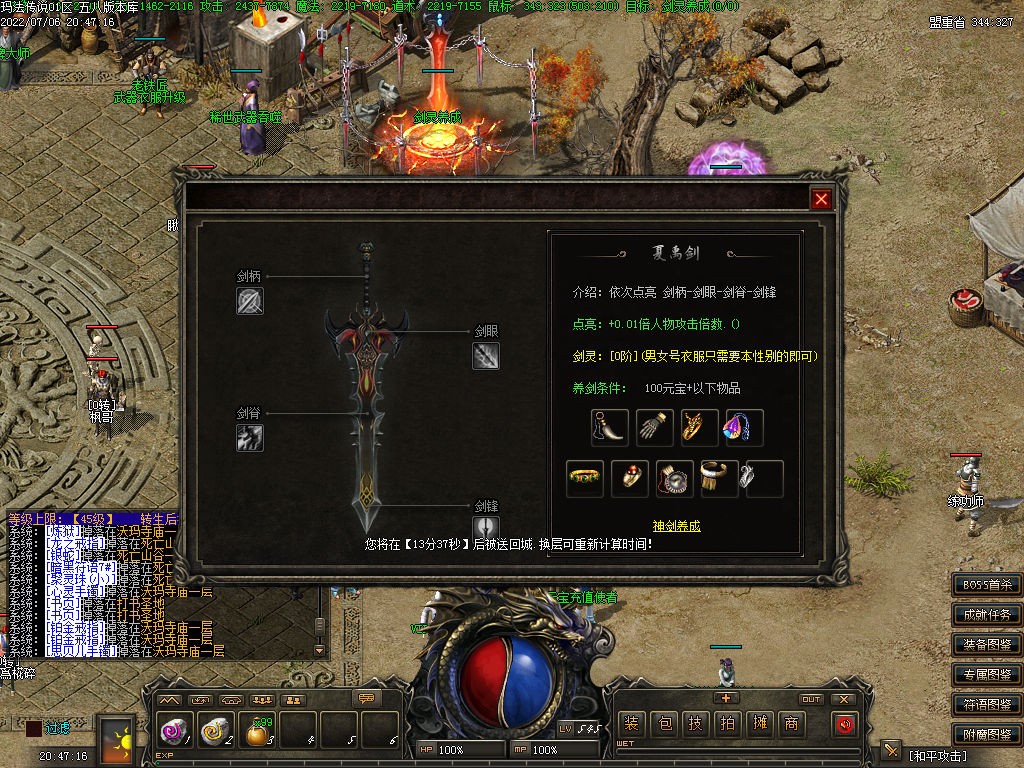Open the 专属图鉴 codex
Image resolution: width=1024 pixels, height=768 pixels.
[x=986, y=675]
